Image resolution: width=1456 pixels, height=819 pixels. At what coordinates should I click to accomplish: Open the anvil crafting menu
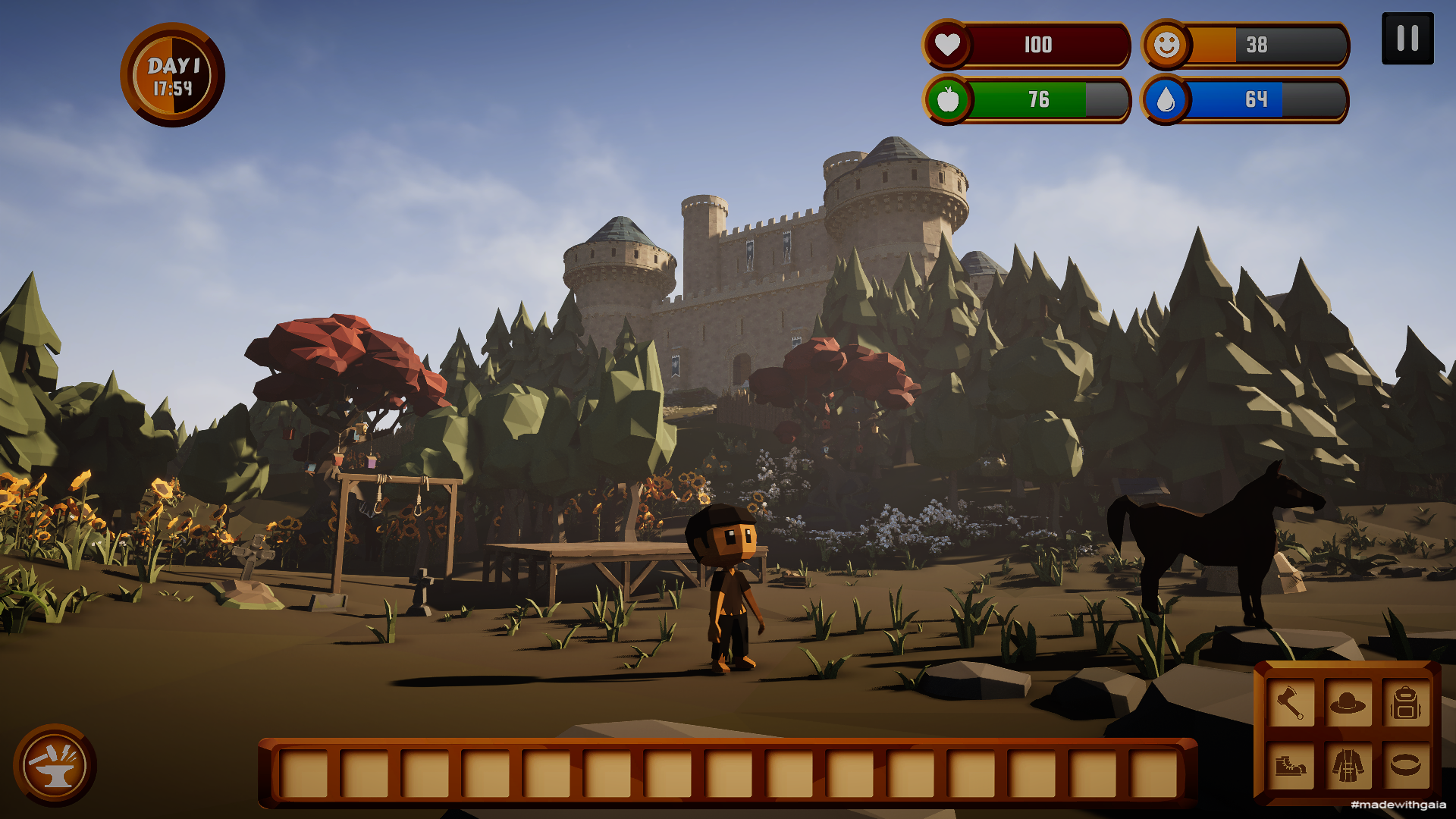click(x=54, y=764)
